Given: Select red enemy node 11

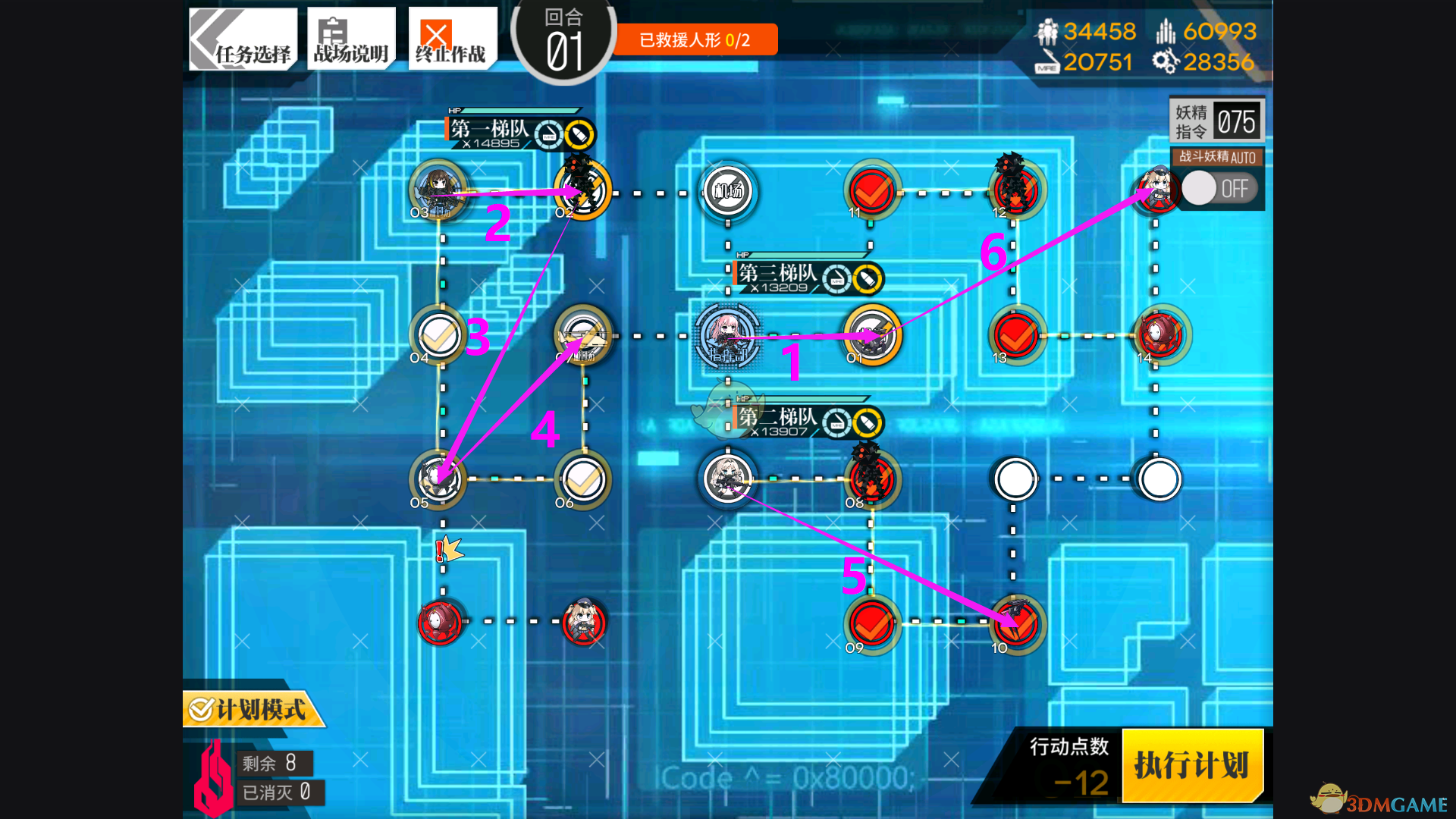Looking at the screenshot, I should pos(871,190).
